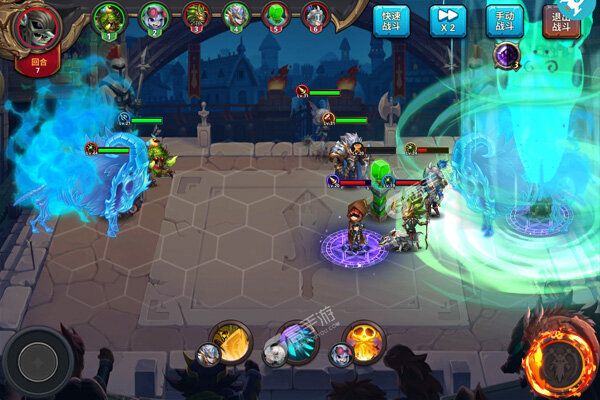Activate the golden slash skill icon

[231, 341]
